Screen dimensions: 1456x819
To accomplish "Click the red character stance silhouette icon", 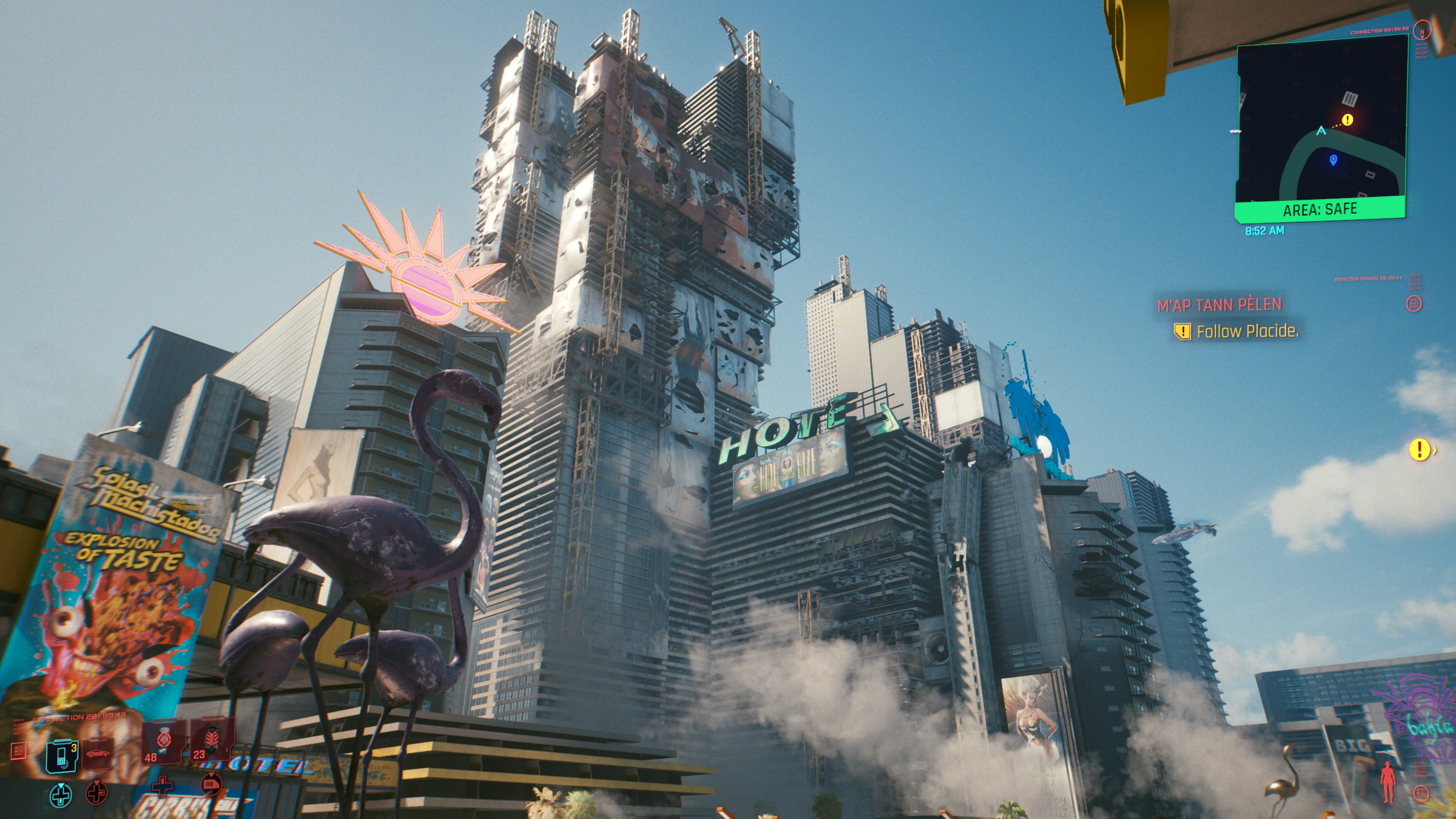I will [x=1388, y=782].
